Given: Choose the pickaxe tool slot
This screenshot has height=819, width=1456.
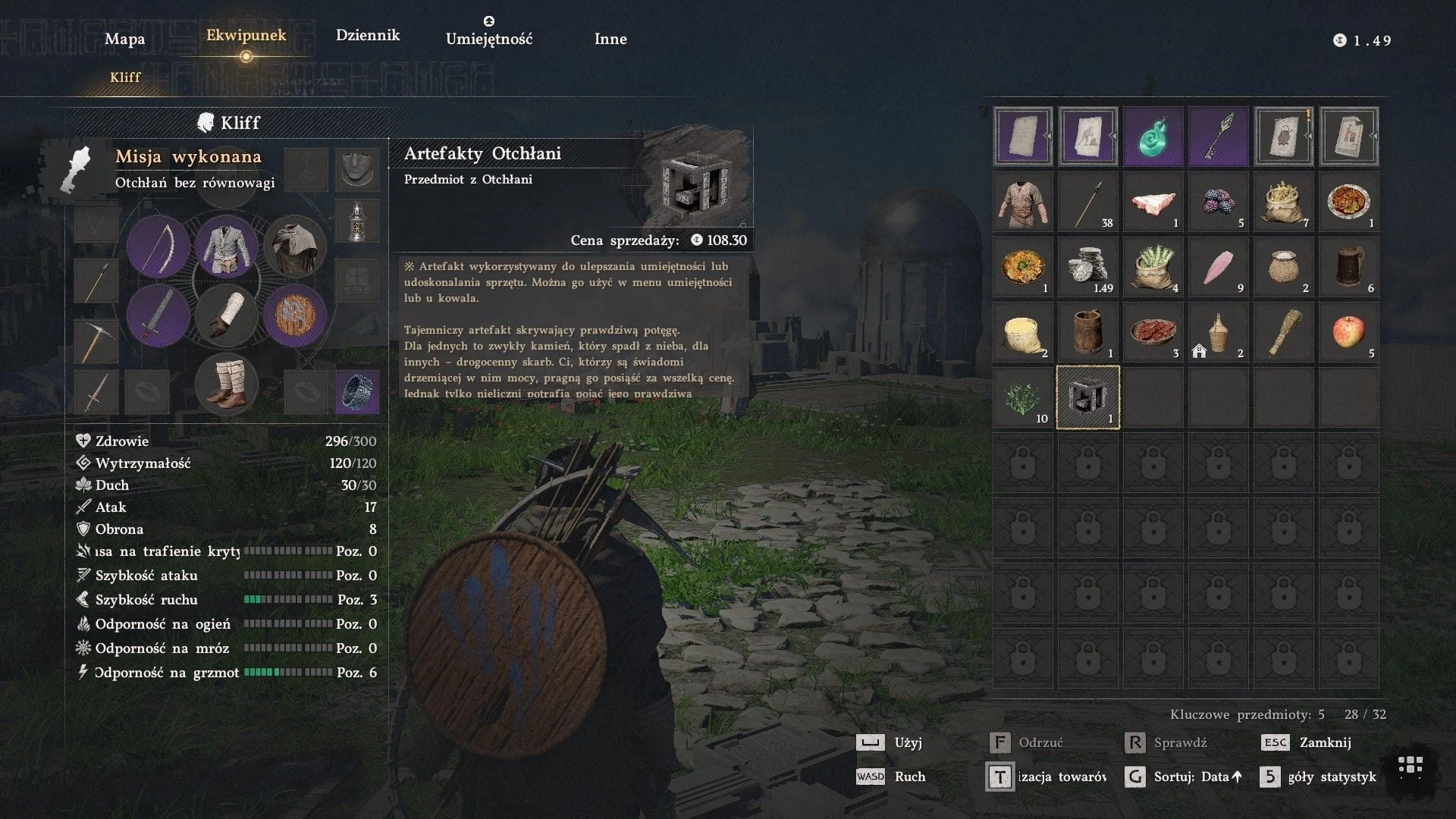Looking at the screenshot, I should (96, 340).
